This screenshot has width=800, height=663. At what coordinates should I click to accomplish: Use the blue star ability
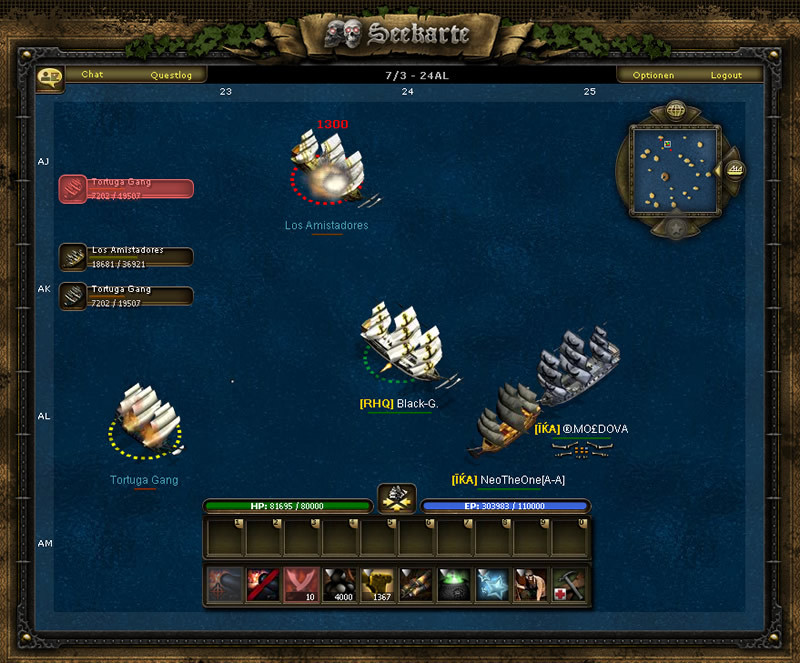[x=492, y=585]
